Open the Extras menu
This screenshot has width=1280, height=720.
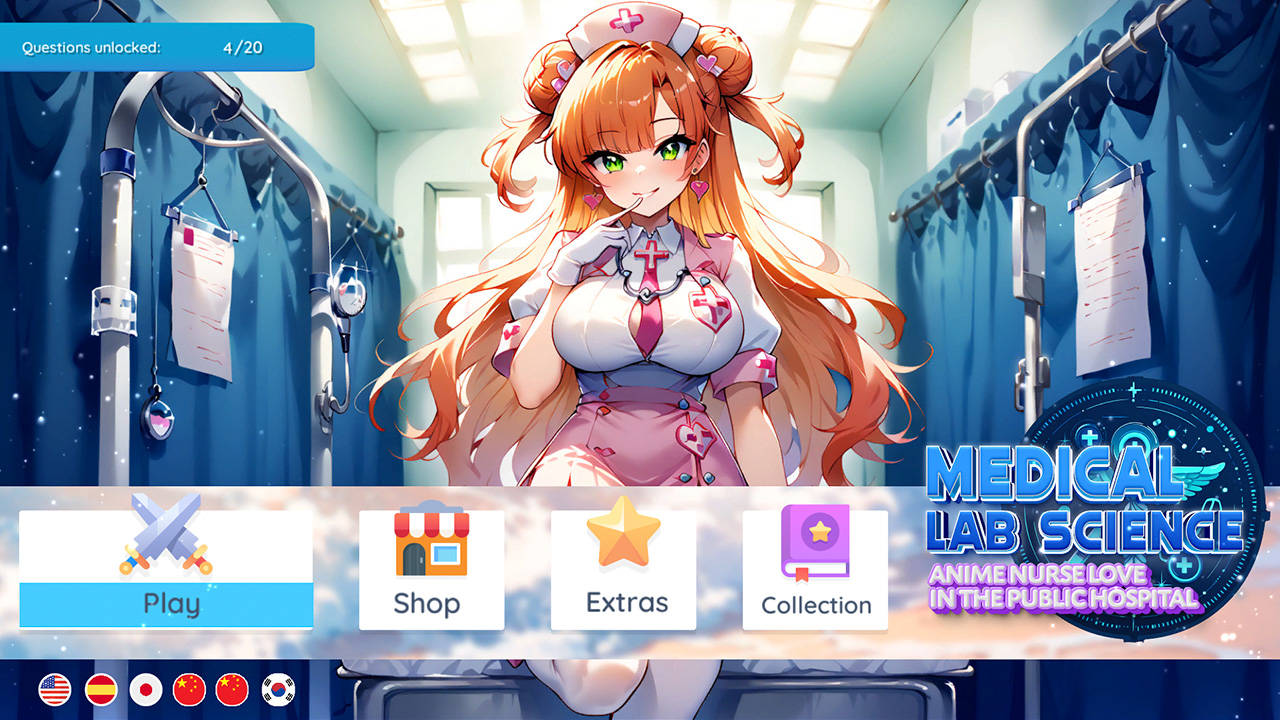622,603
